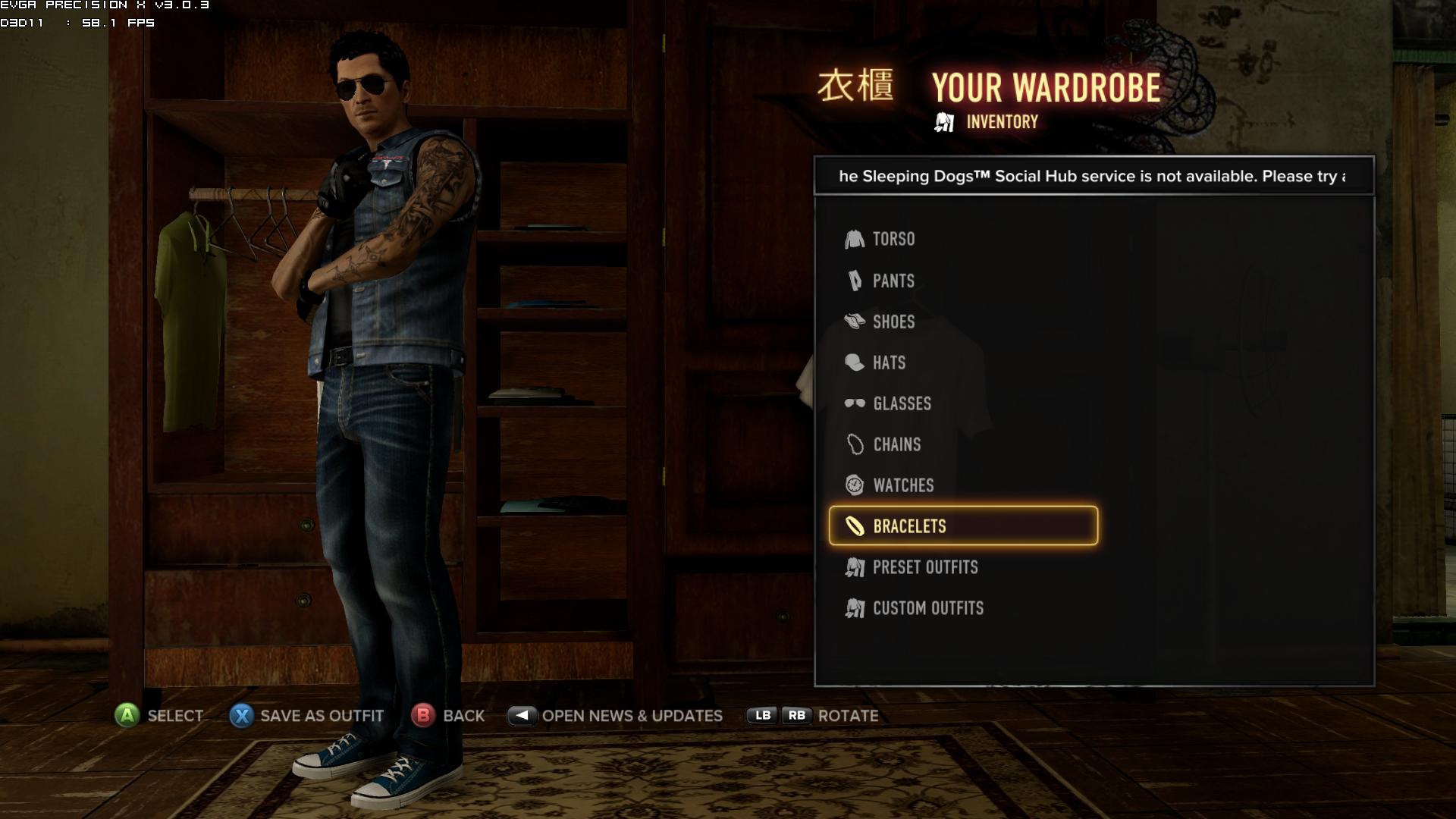Open the Torso clothing category
The image size is (1456, 819).
pos(893,240)
